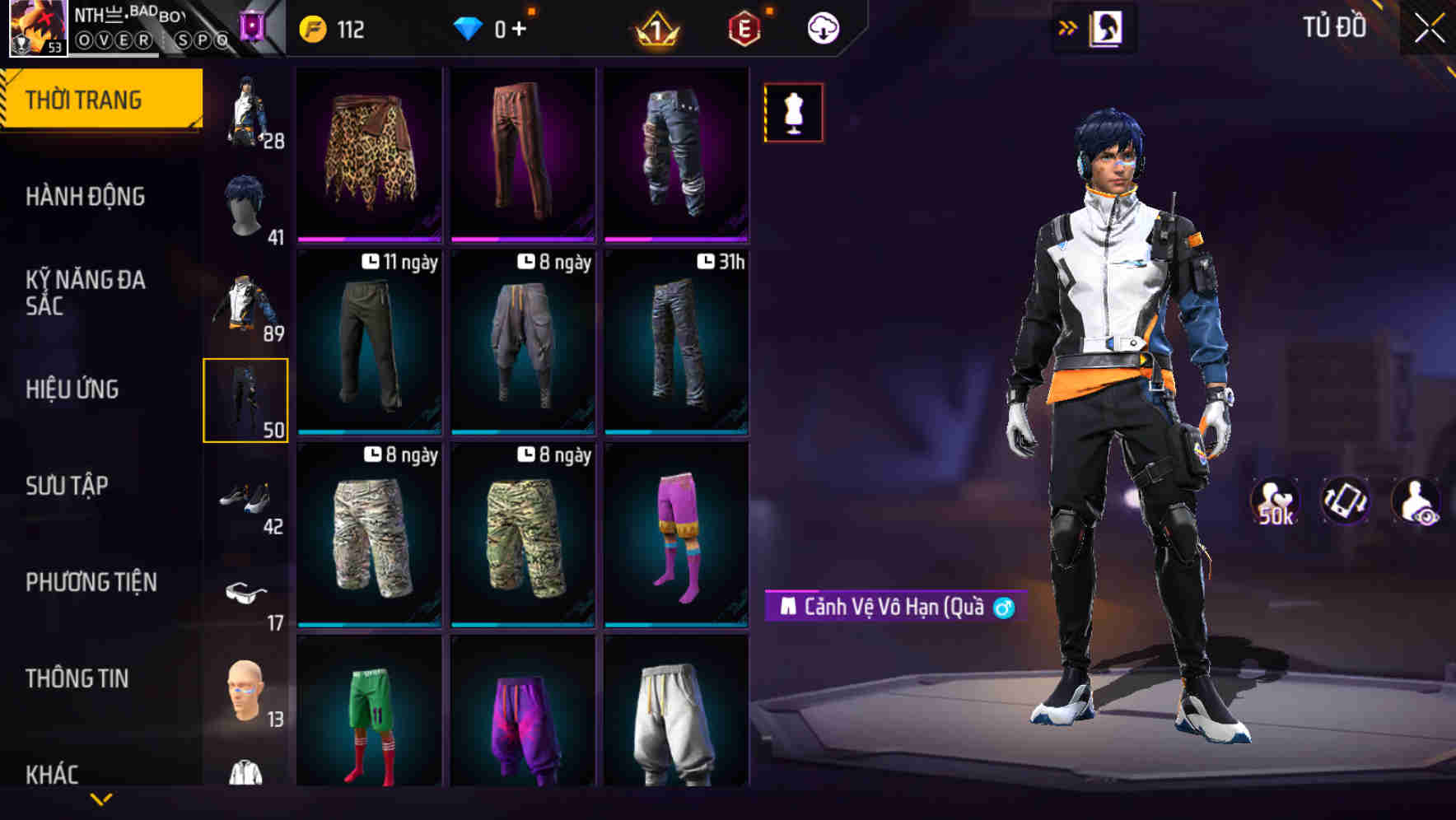Click the leopard skirt thumbnail
Image resolution: width=1456 pixels, height=820 pixels.
[368, 152]
